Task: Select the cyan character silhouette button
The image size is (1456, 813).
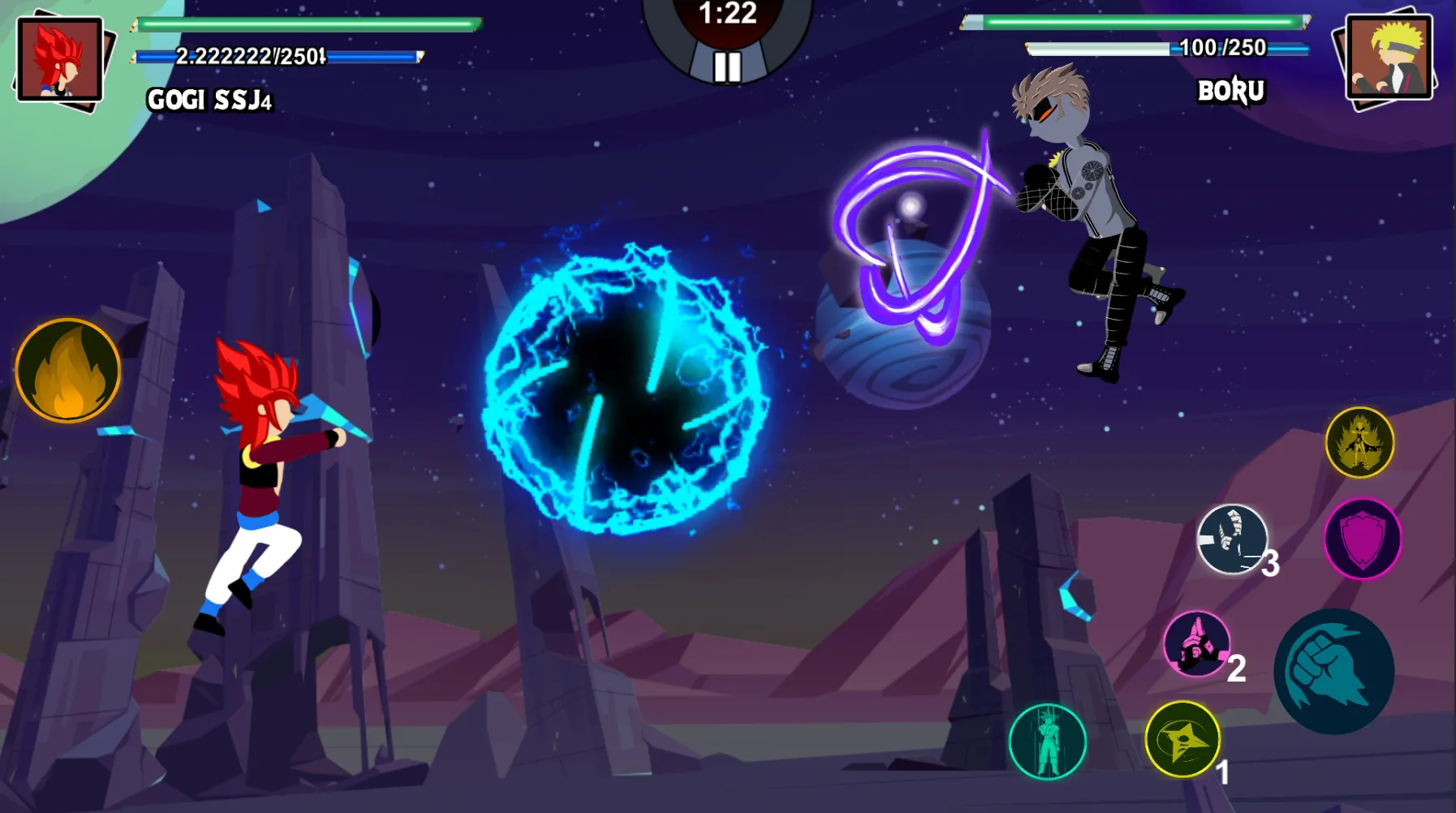Action: click(1047, 742)
